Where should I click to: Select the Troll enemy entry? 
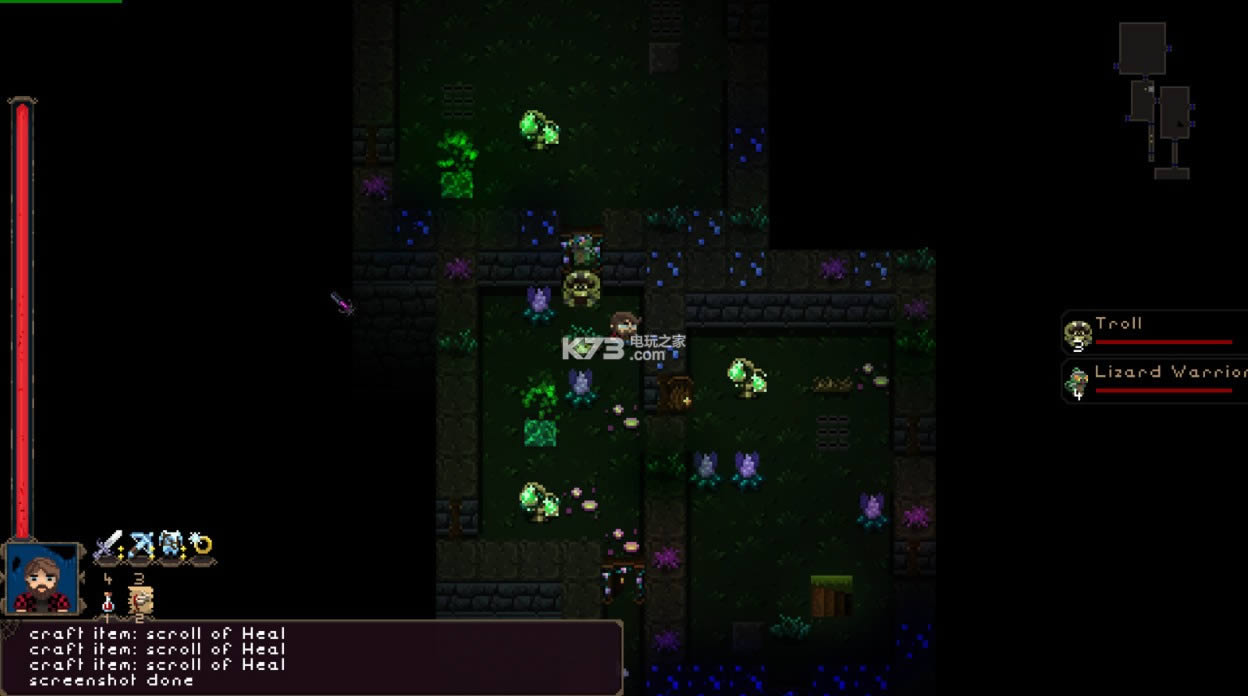click(1155, 332)
